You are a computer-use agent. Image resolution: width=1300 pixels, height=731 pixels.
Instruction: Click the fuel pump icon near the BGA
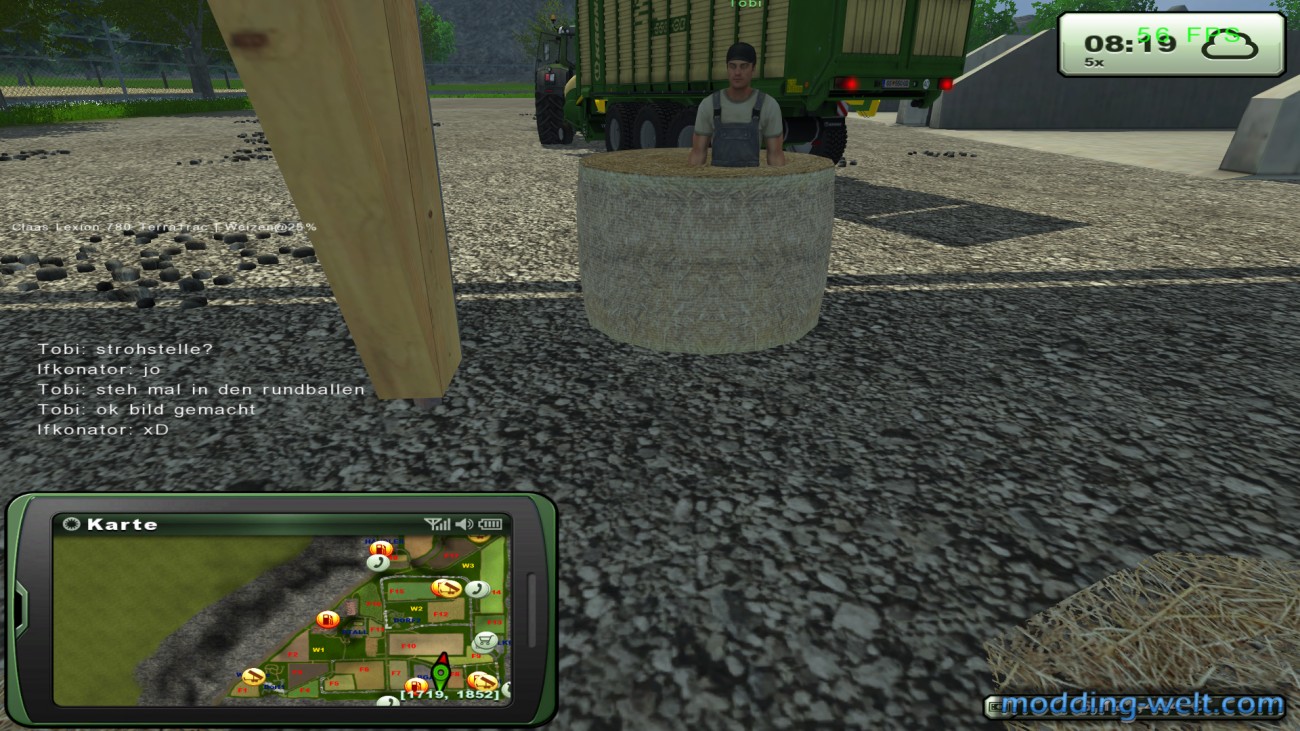[x=415, y=687]
